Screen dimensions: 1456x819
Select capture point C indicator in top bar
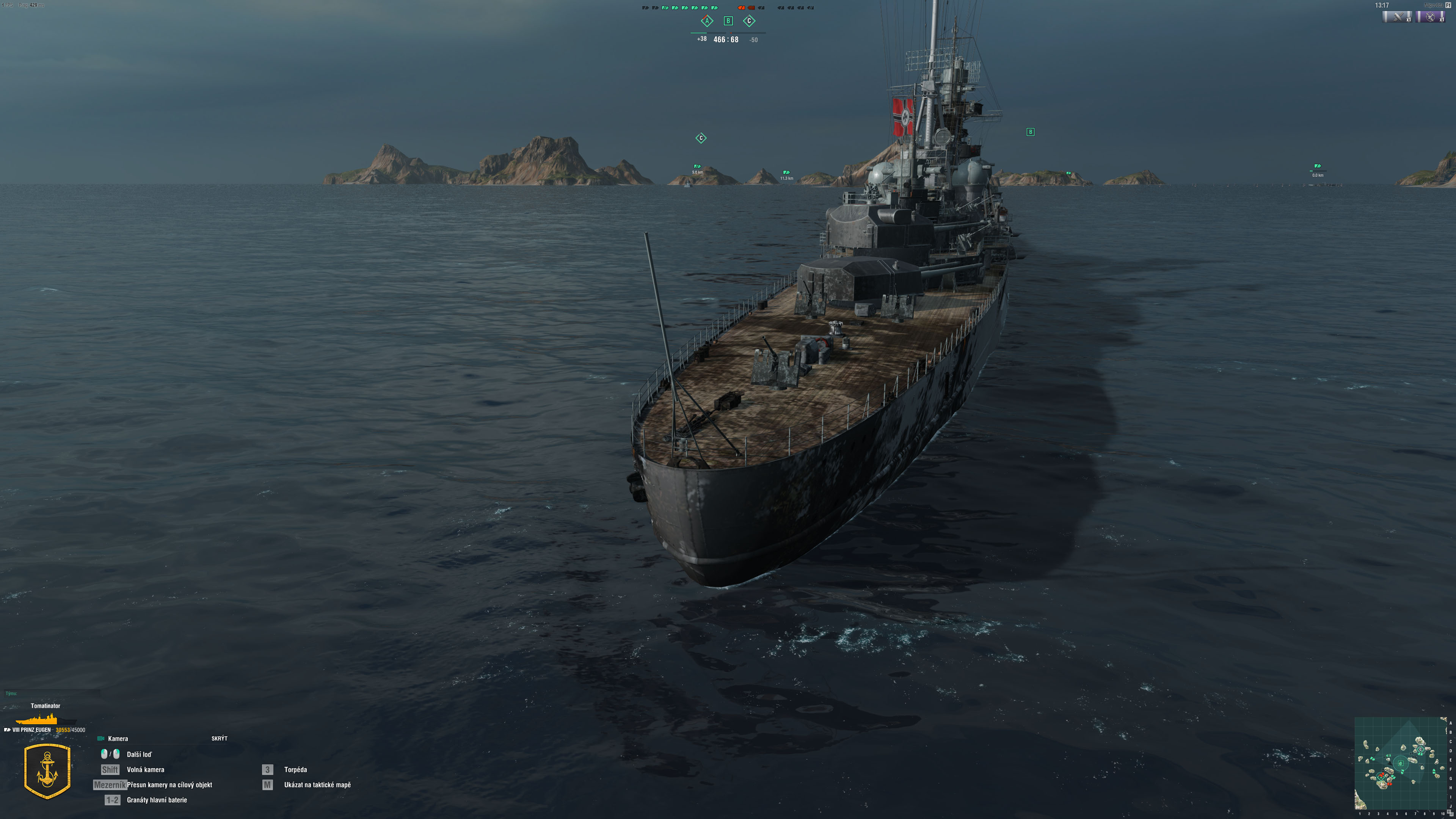pyautogui.click(x=749, y=21)
